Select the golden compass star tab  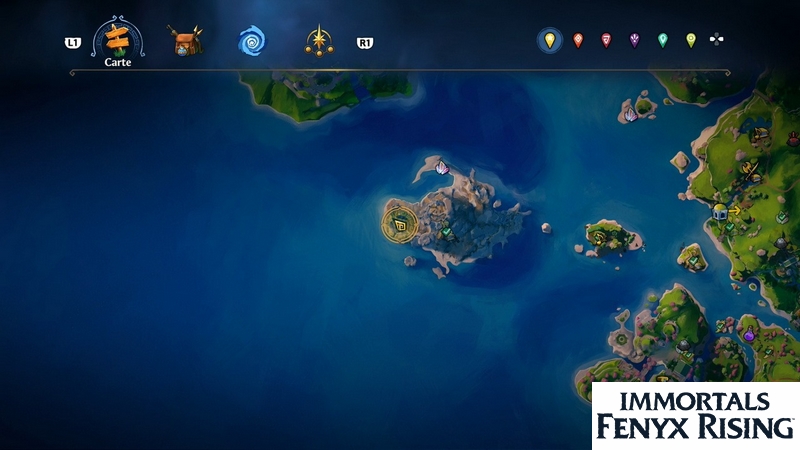point(319,42)
